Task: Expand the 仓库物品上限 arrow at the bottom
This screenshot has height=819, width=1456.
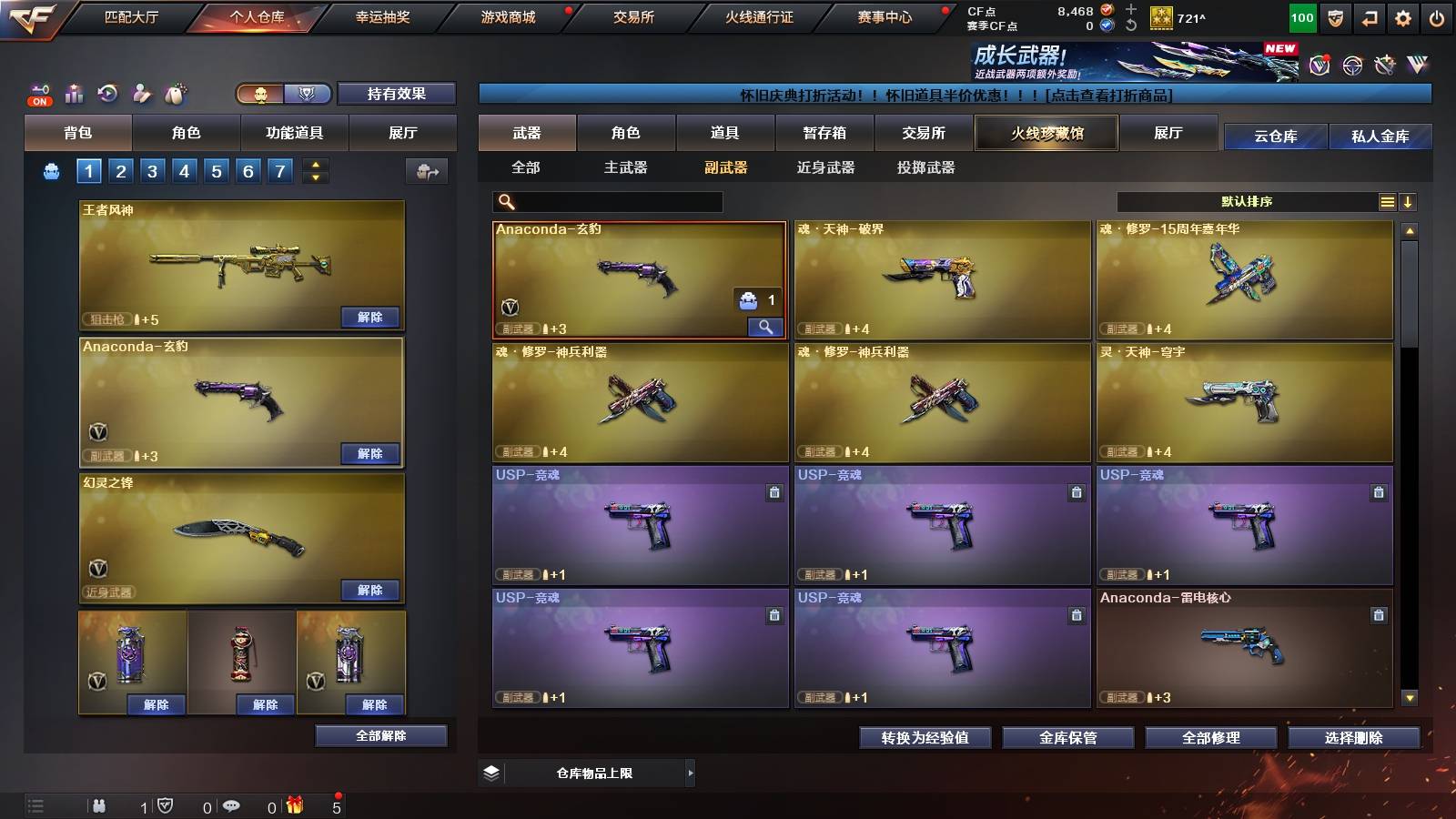Action: 690,772
